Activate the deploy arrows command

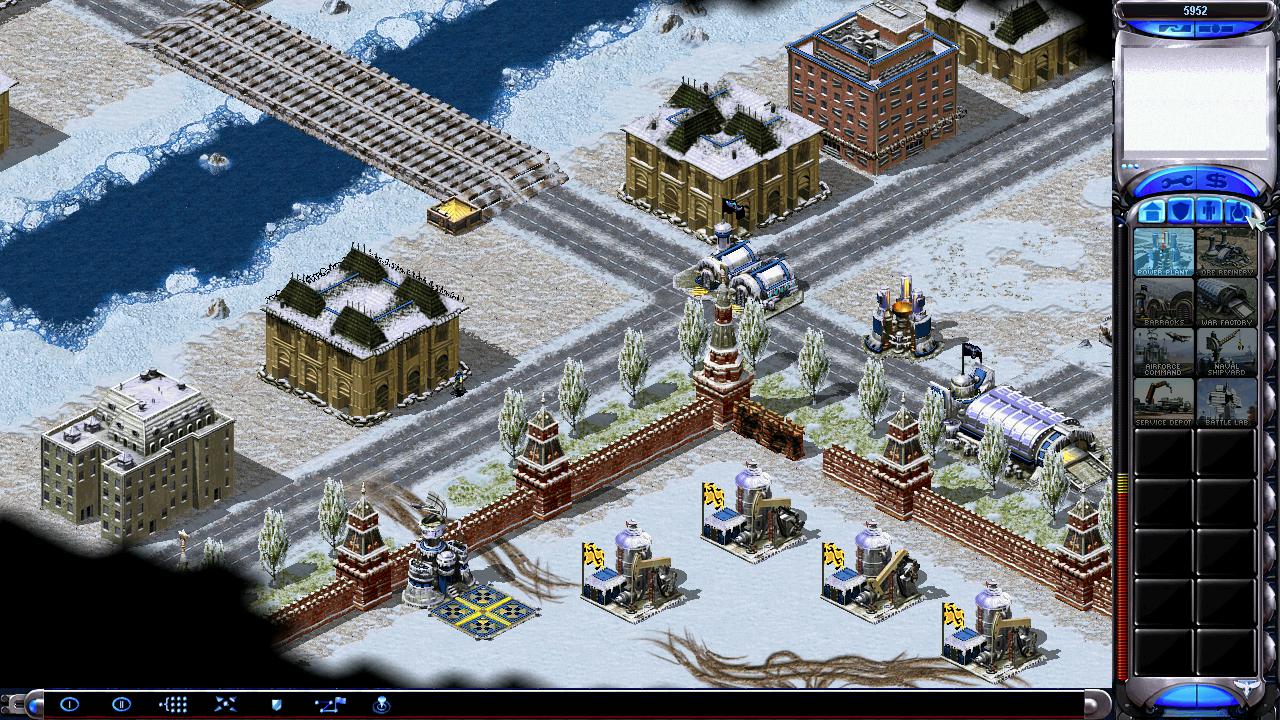click(x=225, y=704)
